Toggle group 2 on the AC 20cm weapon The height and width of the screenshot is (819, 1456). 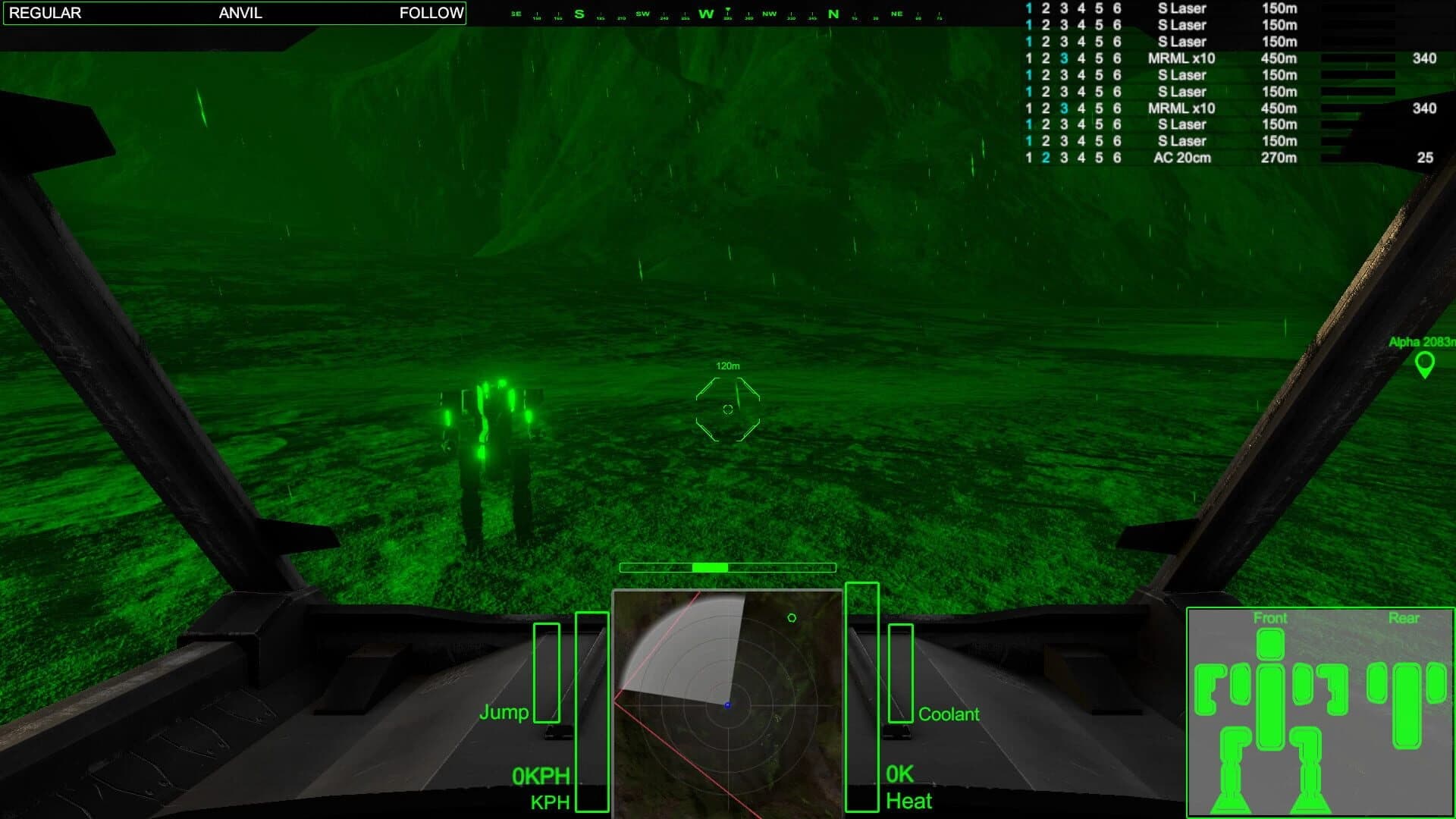(x=1046, y=158)
